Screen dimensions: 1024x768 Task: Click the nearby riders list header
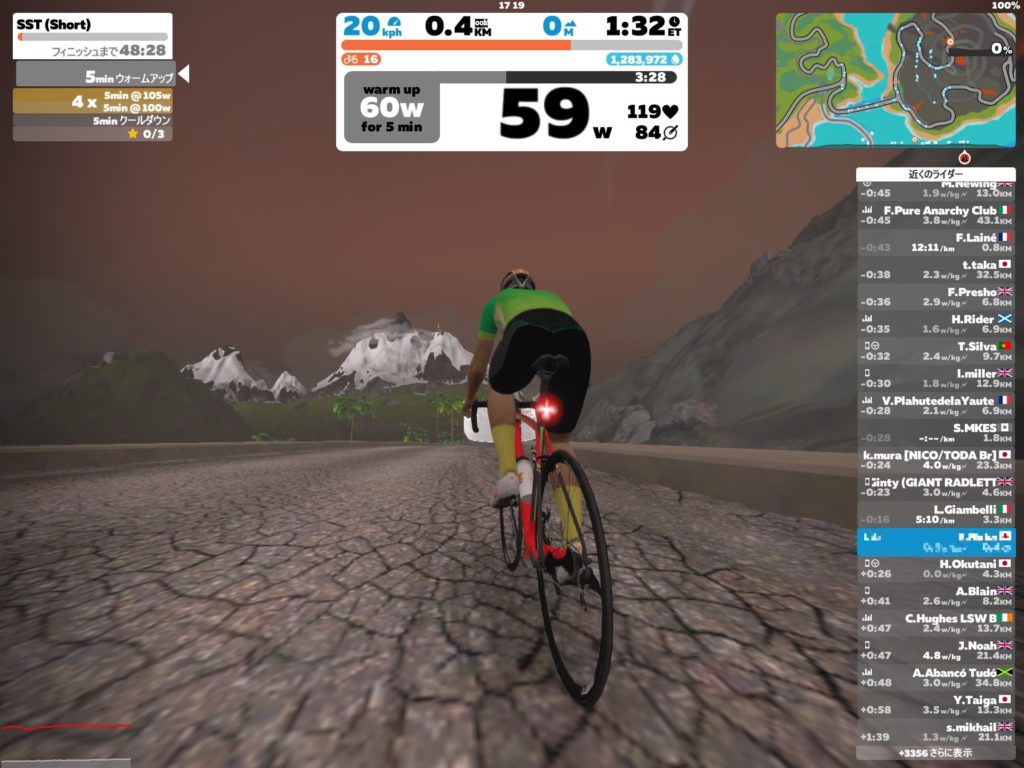(935, 174)
